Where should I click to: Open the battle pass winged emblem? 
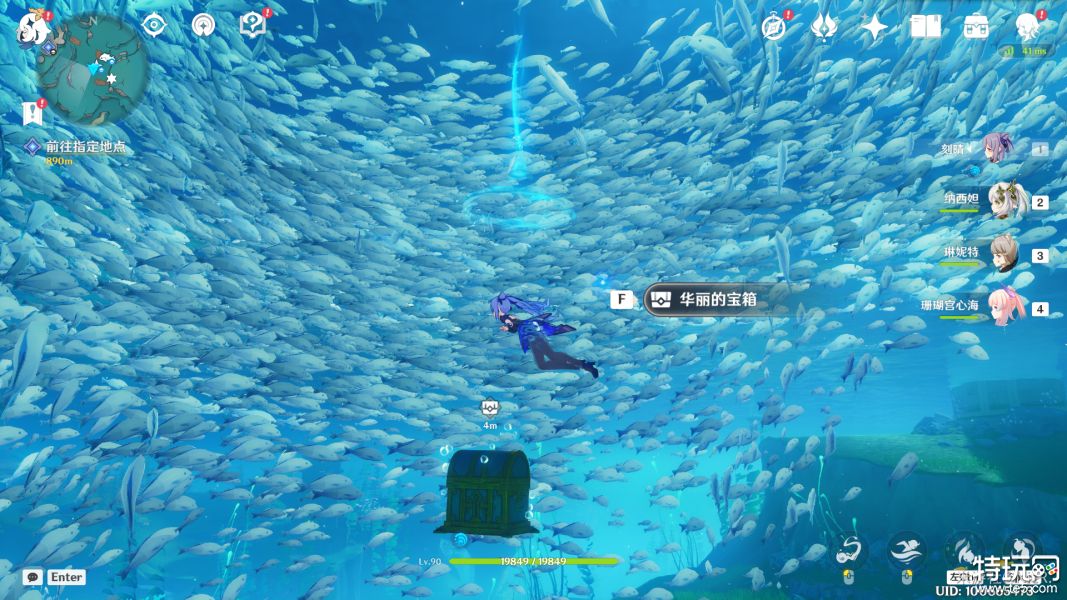[x=824, y=27]
